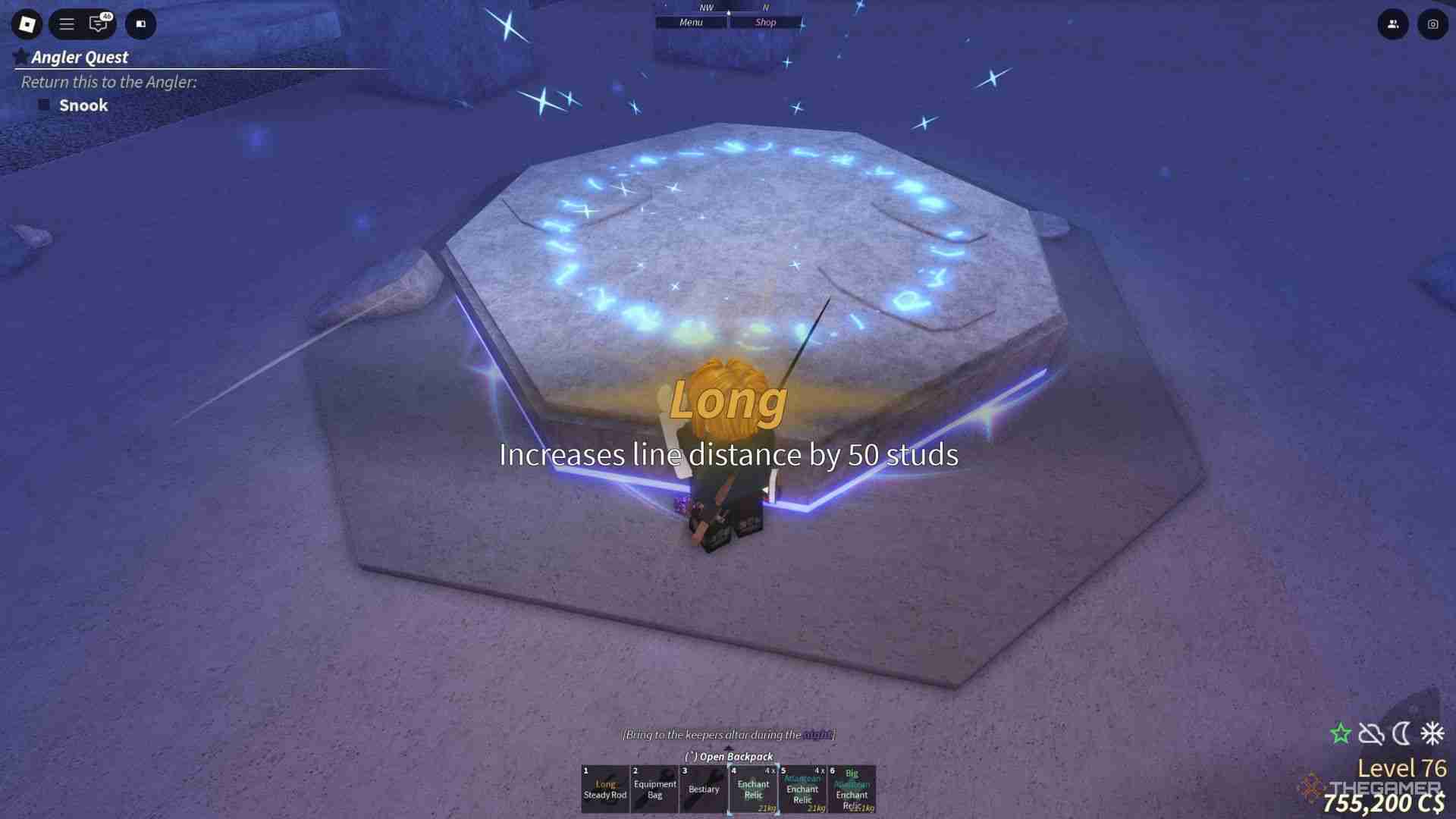Viewport: 1456px width, 819px height.
Task: Pick the Big Atlantean Enchant Relic slot
Action: pos(852,789)
